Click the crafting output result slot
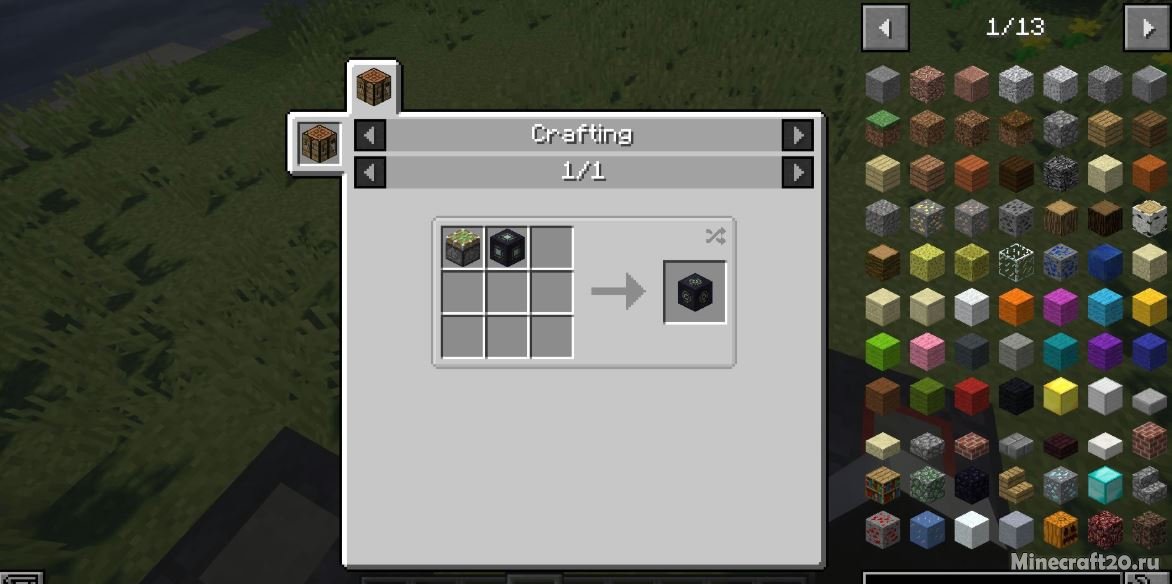The image size is (1172, 584). [x=695, y=292]
